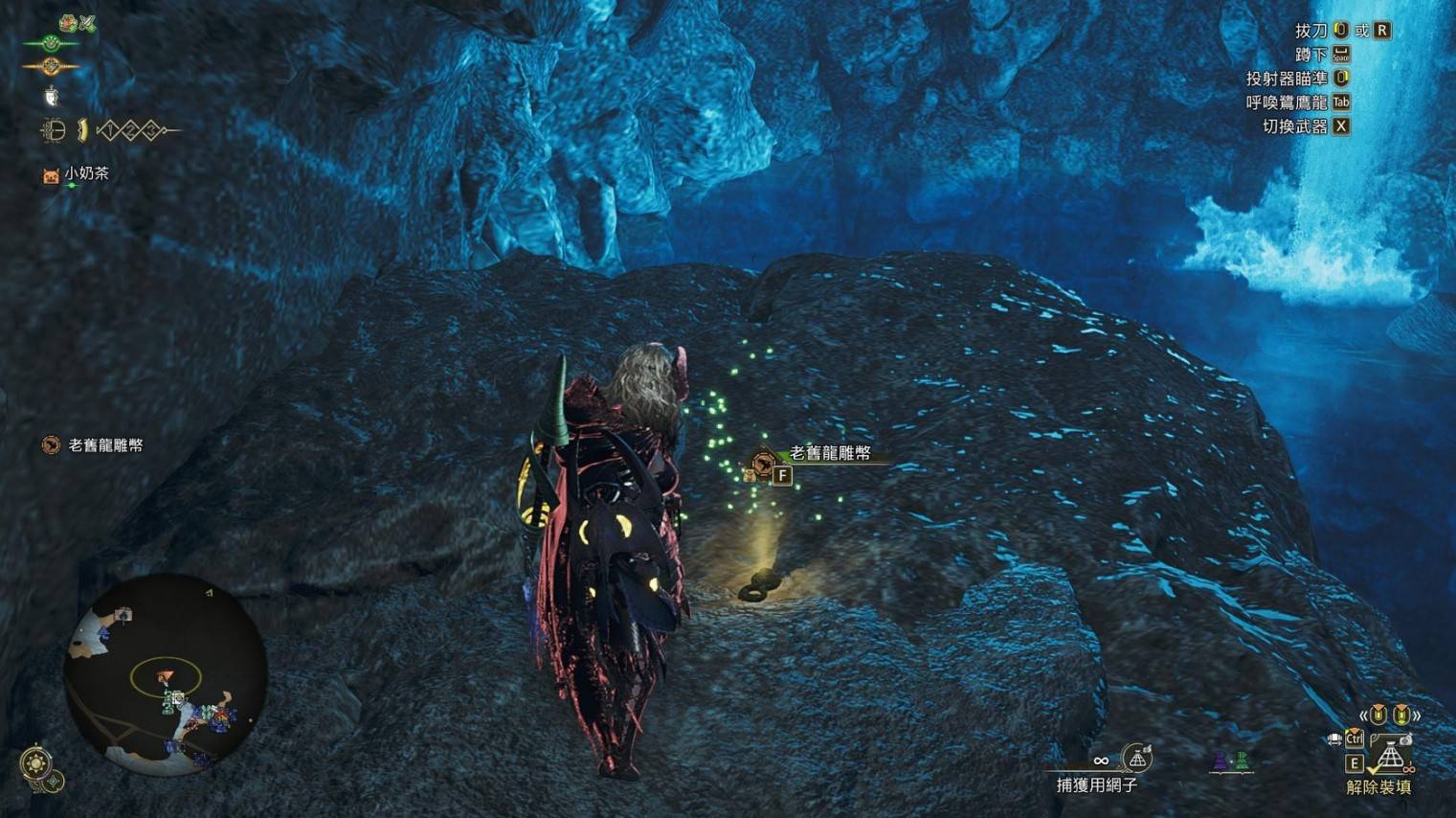This screenshot has height=818, width=1456.
Task: Click the 老舊龍雕幣 item log entry
Action: tap(94, 445)
